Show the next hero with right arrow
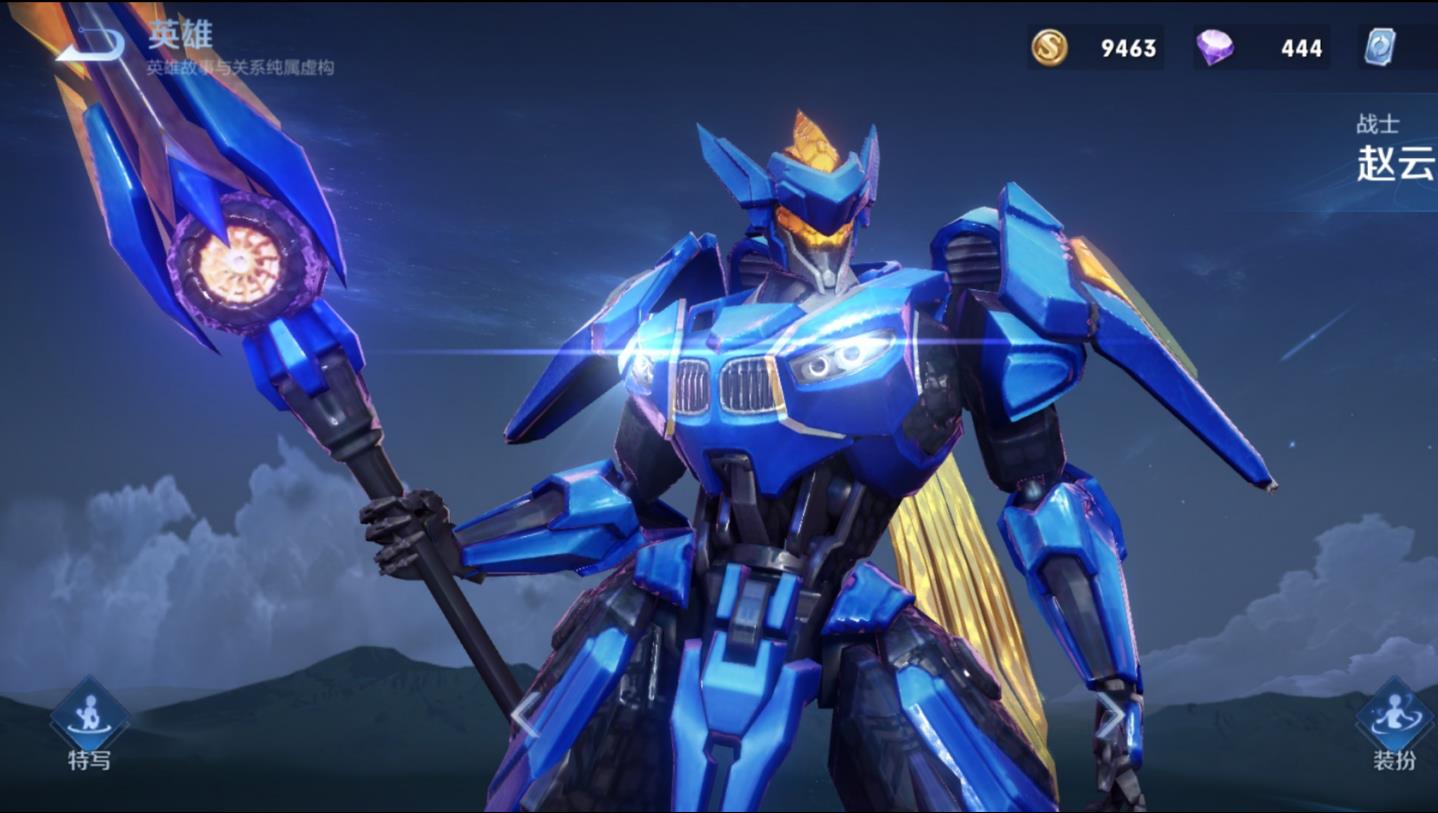The height and width of the screenshot is (813, 1438). coord(1108,713)
